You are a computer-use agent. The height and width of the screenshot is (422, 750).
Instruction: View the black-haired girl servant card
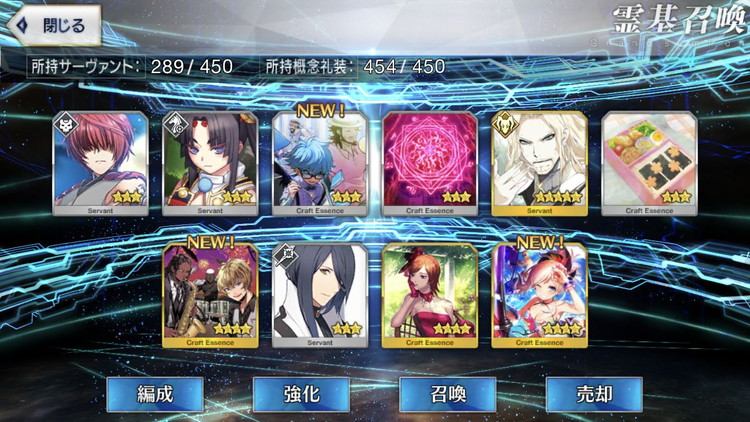click(x=210, y=162)
